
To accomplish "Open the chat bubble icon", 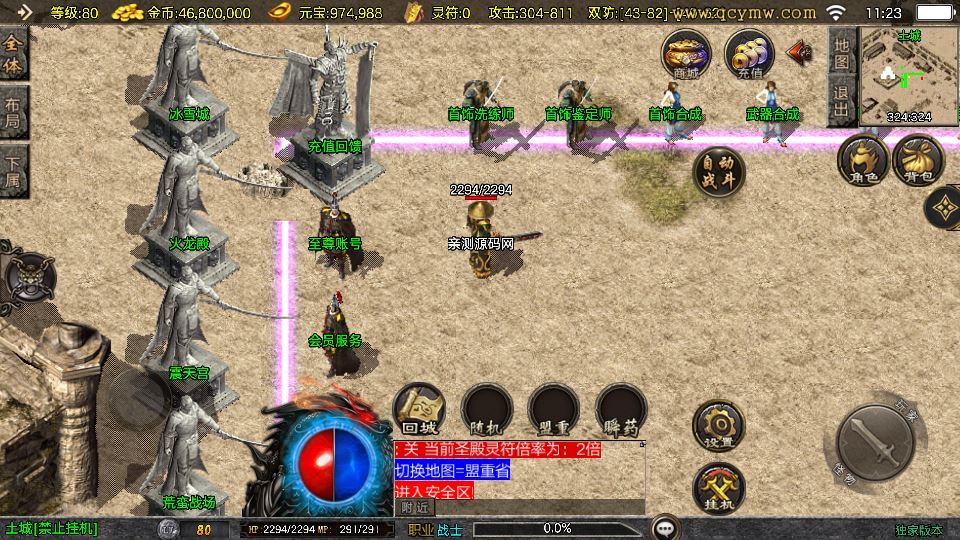I will [665, 527].
